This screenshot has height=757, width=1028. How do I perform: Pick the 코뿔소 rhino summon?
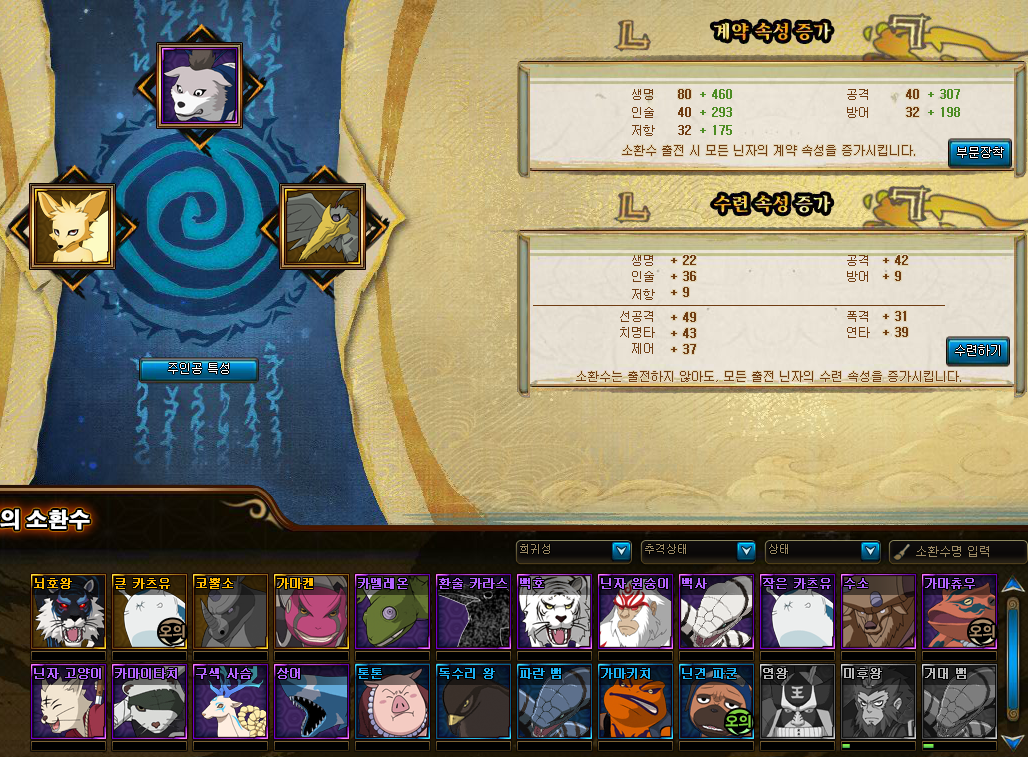(x=230, y=612)
